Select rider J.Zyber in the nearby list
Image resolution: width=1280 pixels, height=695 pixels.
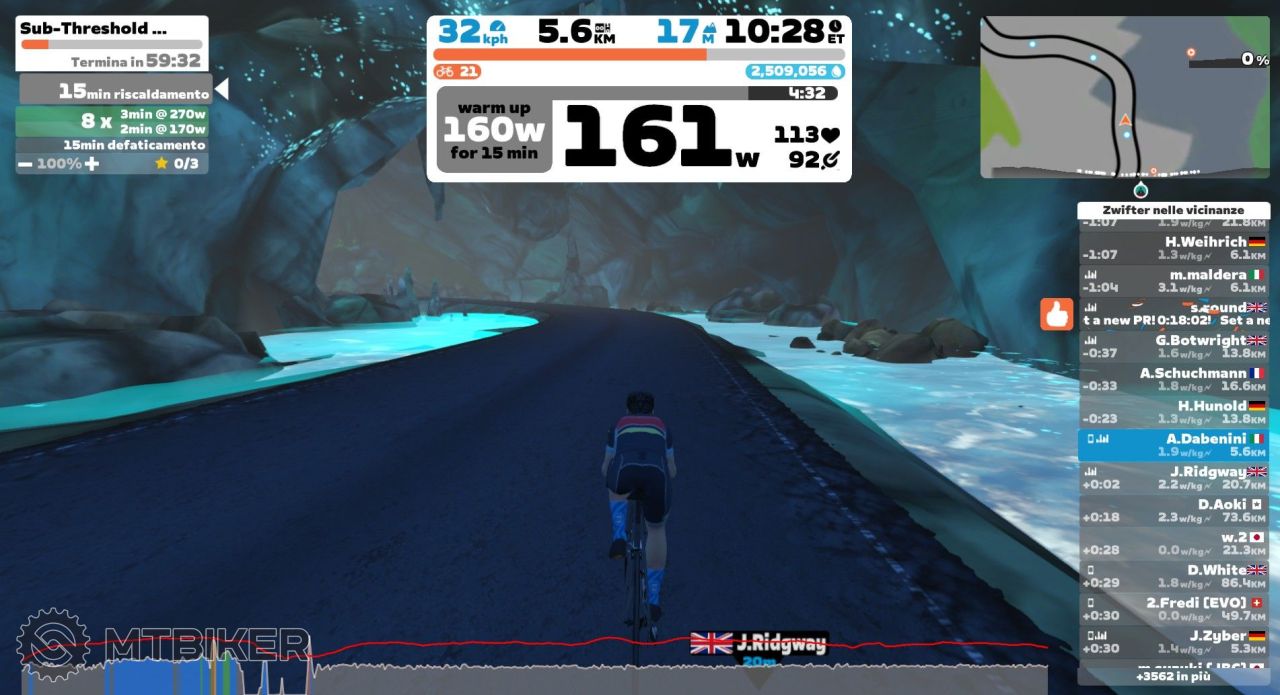pyautogui.click(x=1173, y=642)
